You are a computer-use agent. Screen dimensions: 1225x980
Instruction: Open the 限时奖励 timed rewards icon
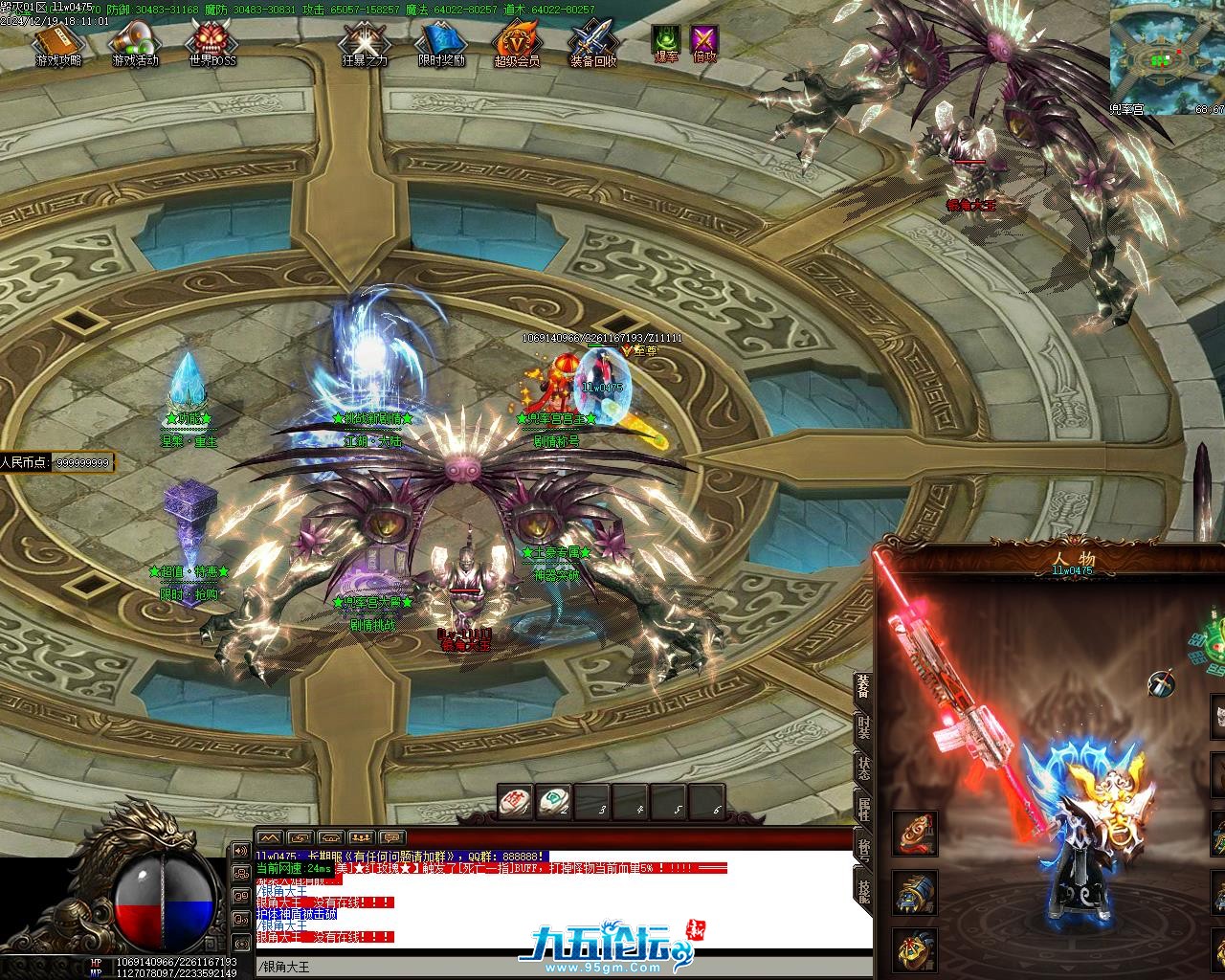[x=441, y=43]
